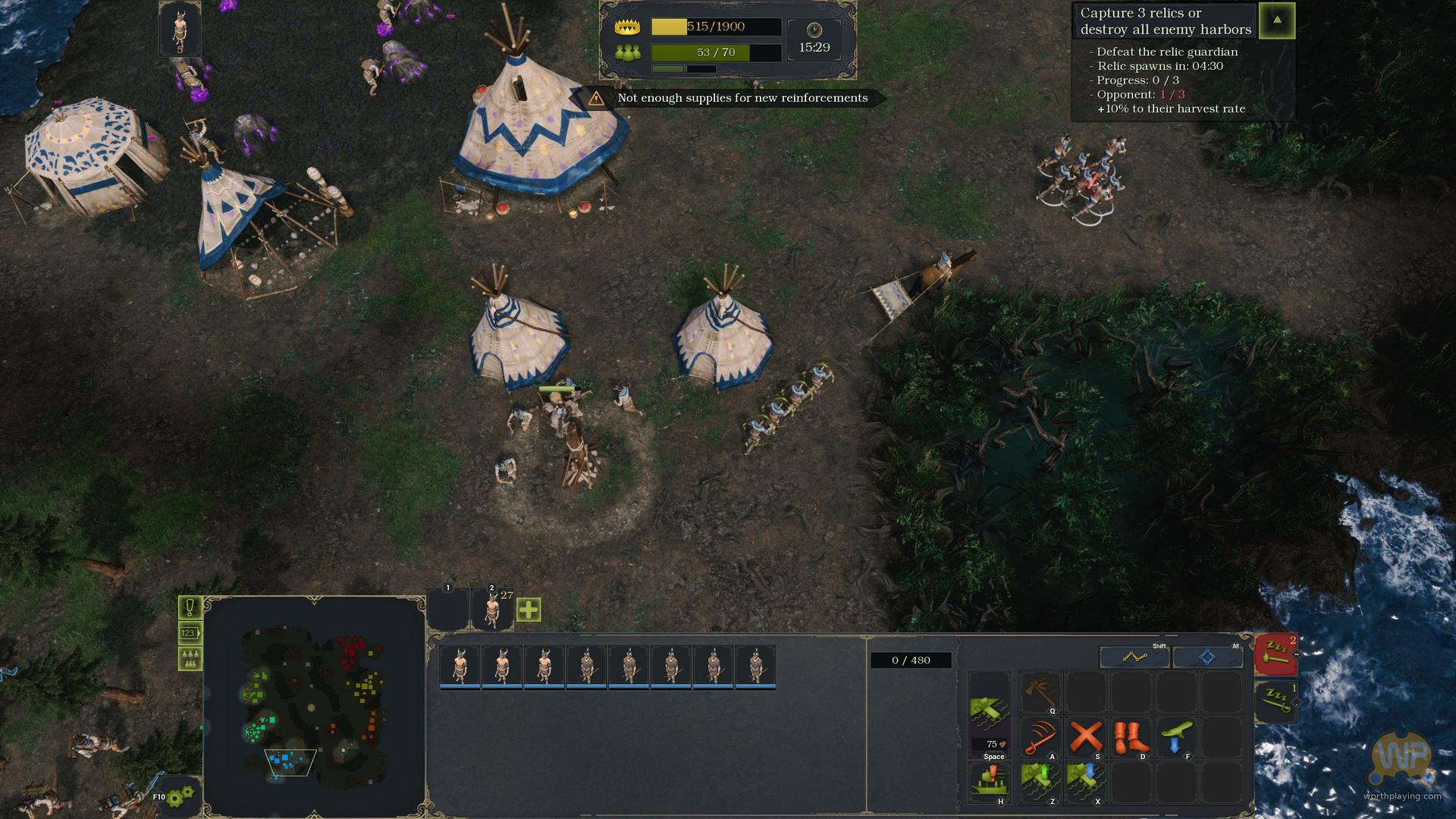The height and width of the screenshot is (819, 1456).
Task: Activate the dock green up-arrow command
Action: coord(1040,783)
